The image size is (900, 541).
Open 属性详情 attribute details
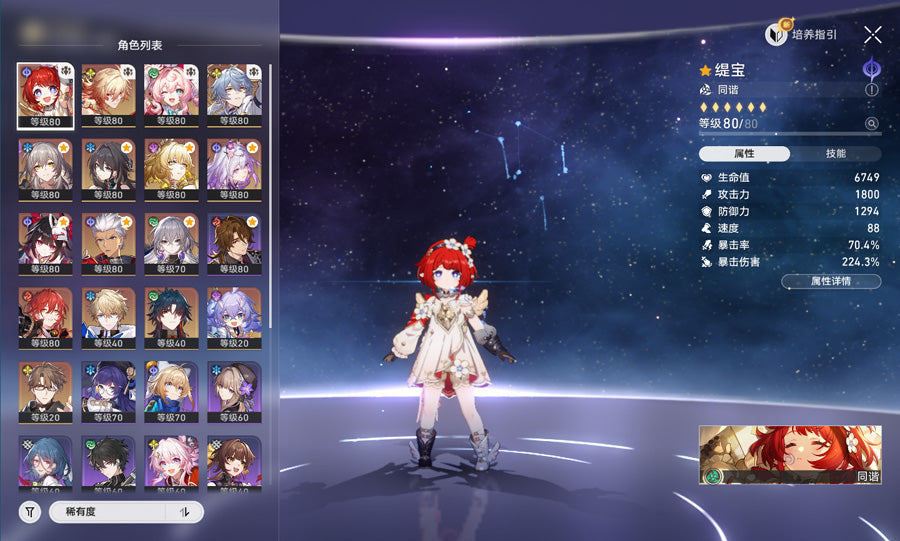tap(831, 282)
